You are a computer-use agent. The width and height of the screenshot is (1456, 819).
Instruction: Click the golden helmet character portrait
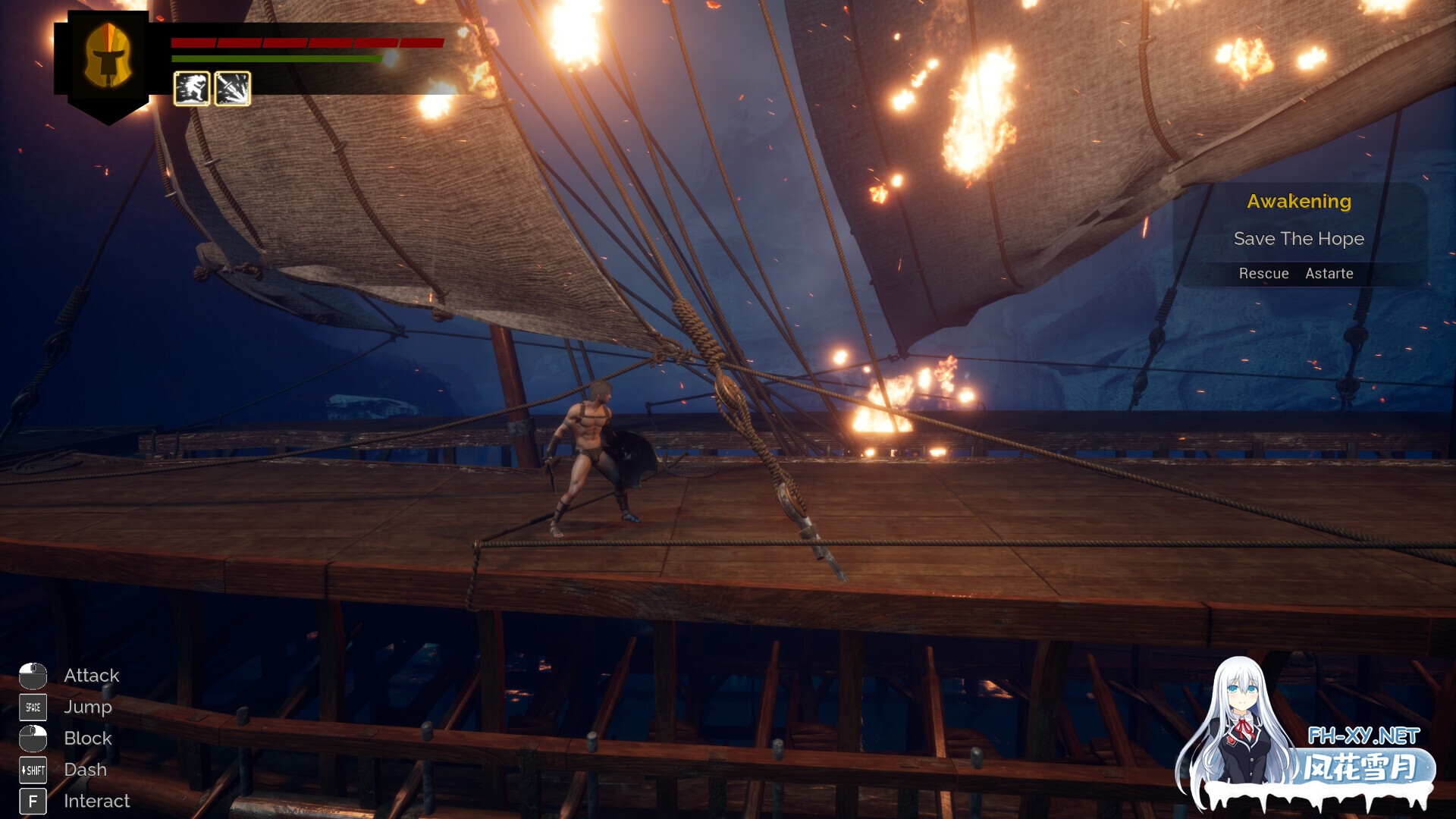tap(108, 56)
